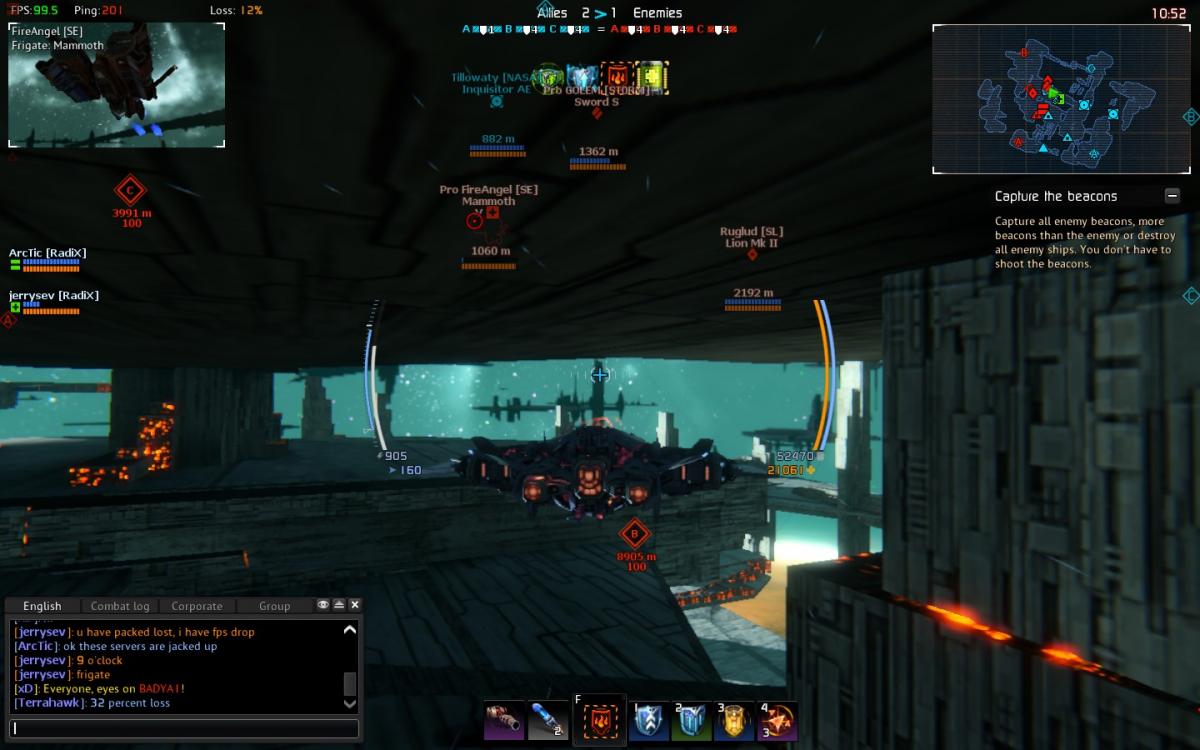Click the FireAngel Mammoth target camera view
This screenshot has width=1200, height=750.
pyautogui.click(x=116, y=85)
